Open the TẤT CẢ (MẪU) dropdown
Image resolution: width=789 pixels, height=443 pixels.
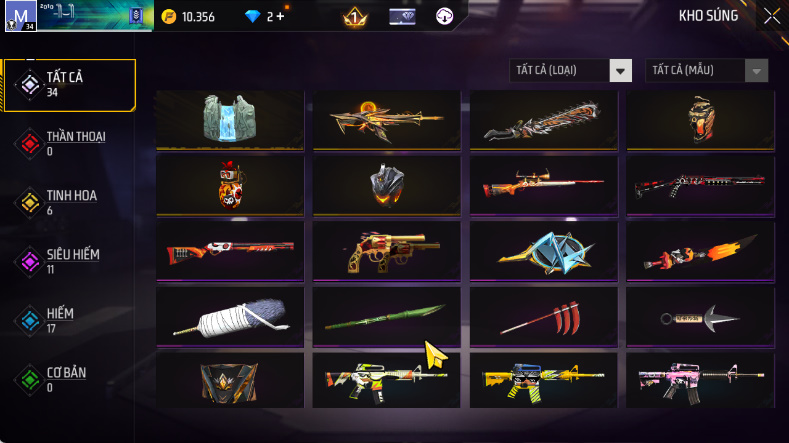point(708,70)
